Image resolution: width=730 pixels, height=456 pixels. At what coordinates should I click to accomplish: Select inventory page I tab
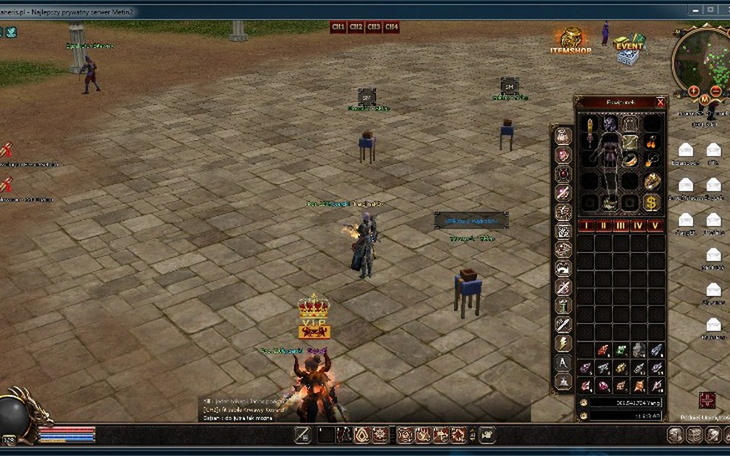[x=585, y=226]
